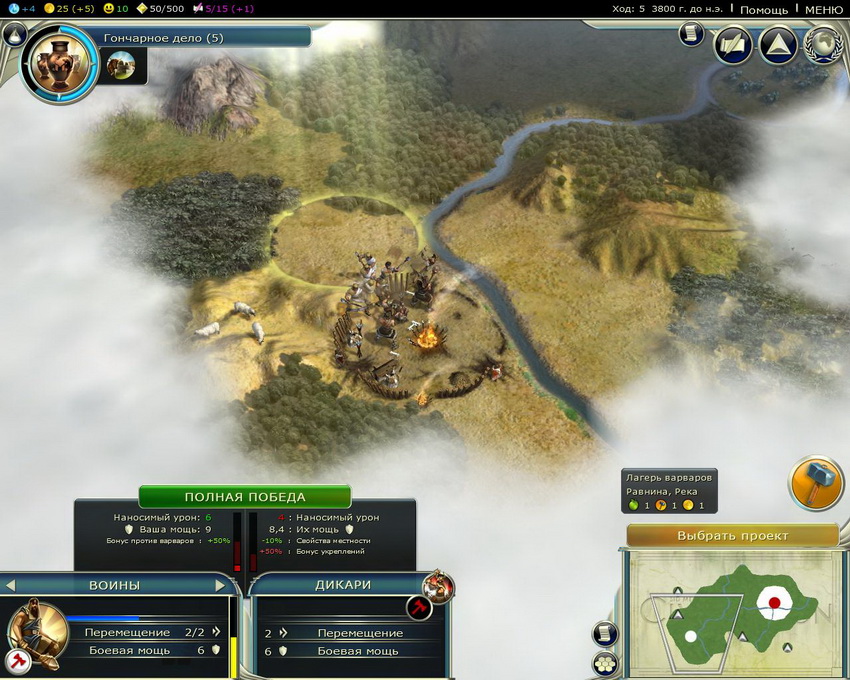Open the globe with laurels diplomacy button
The image size is (850, 680).
pos(823,45)
